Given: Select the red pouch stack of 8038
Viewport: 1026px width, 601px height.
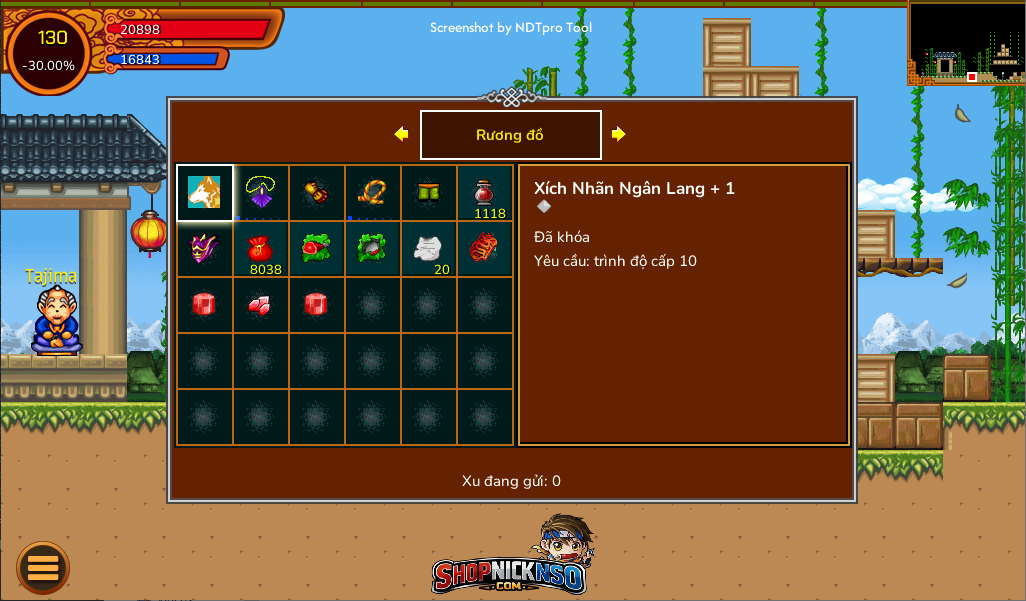Looking at the screenshot, I should tap(261, 249).
